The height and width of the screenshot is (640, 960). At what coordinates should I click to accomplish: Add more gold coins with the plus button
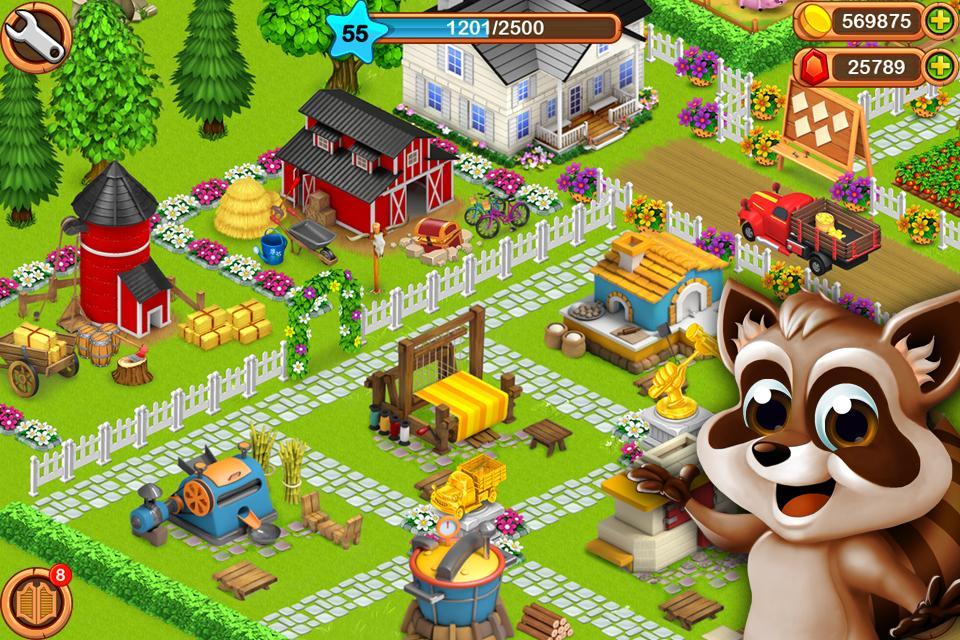click(938, 21)
